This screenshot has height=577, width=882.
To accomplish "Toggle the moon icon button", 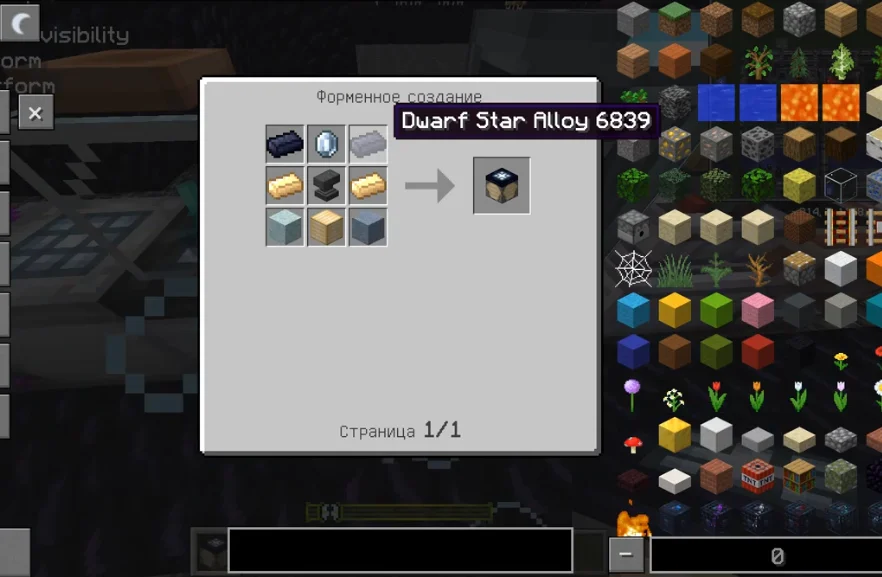I will pyautogui.click(x=20, y=21).
